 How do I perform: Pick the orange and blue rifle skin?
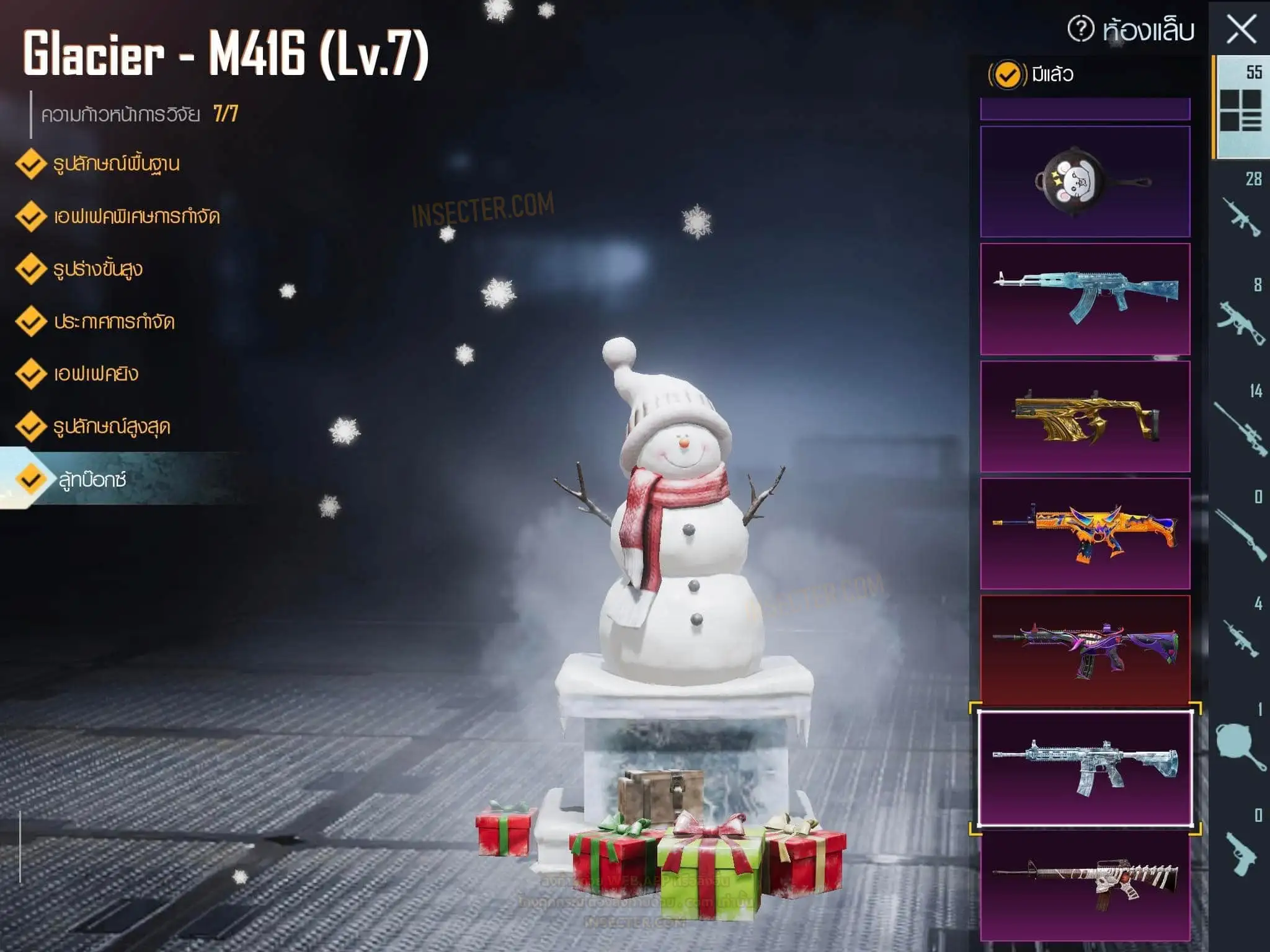[x=1085, y=533]
